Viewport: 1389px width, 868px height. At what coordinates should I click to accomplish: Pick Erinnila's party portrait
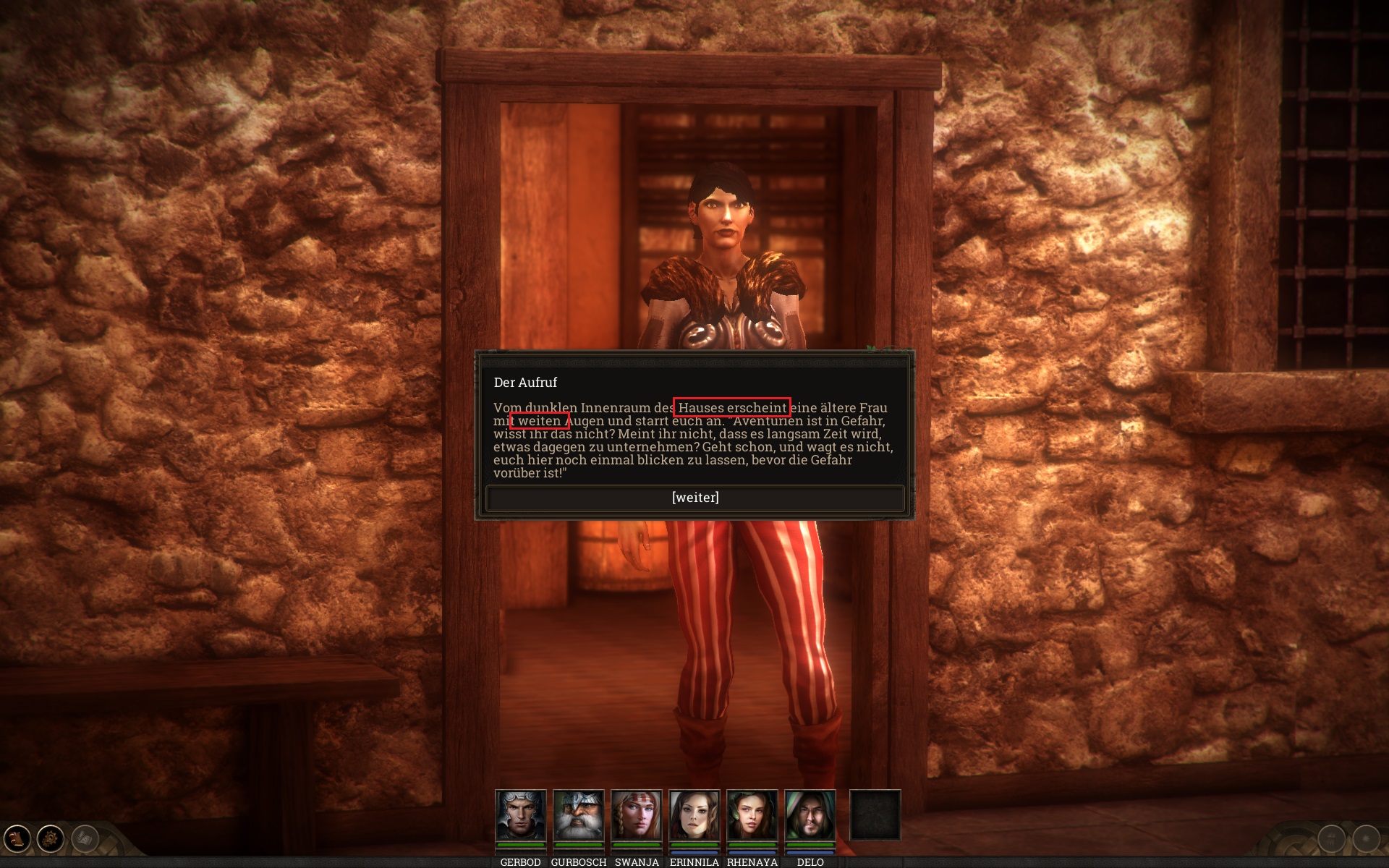click(694, 815)
